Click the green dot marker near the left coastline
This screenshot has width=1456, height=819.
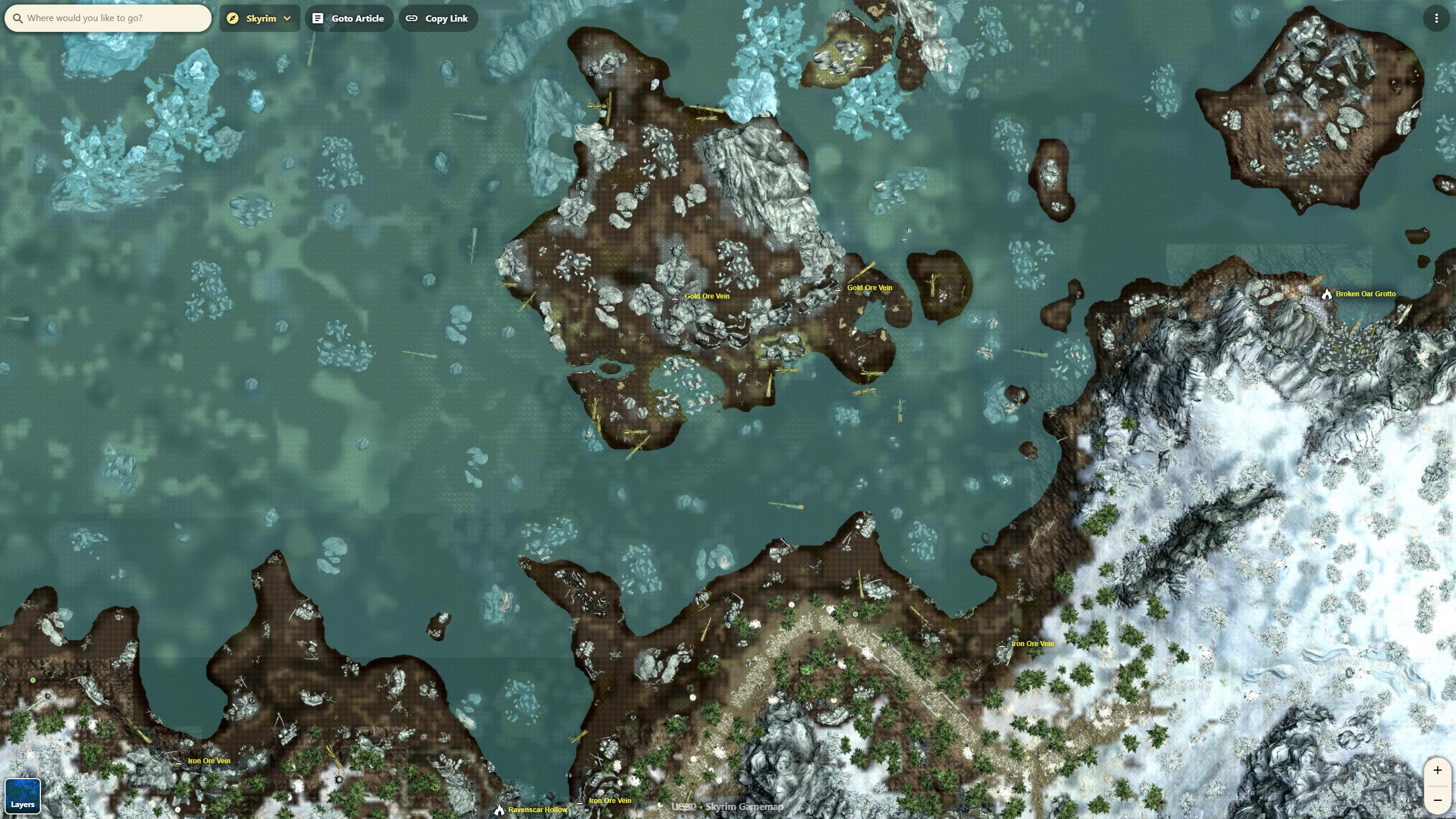[x=34, y=680]
